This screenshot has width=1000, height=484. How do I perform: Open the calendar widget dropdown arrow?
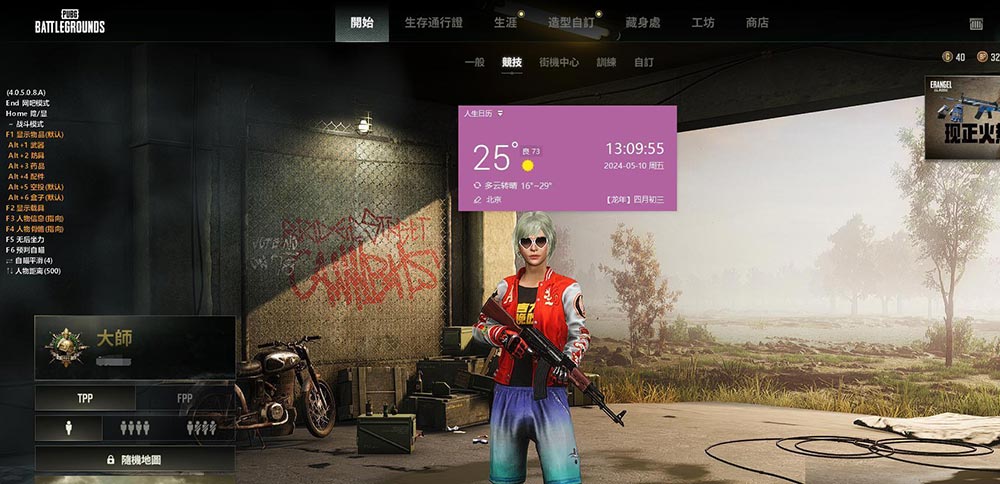tap(500, 114)
